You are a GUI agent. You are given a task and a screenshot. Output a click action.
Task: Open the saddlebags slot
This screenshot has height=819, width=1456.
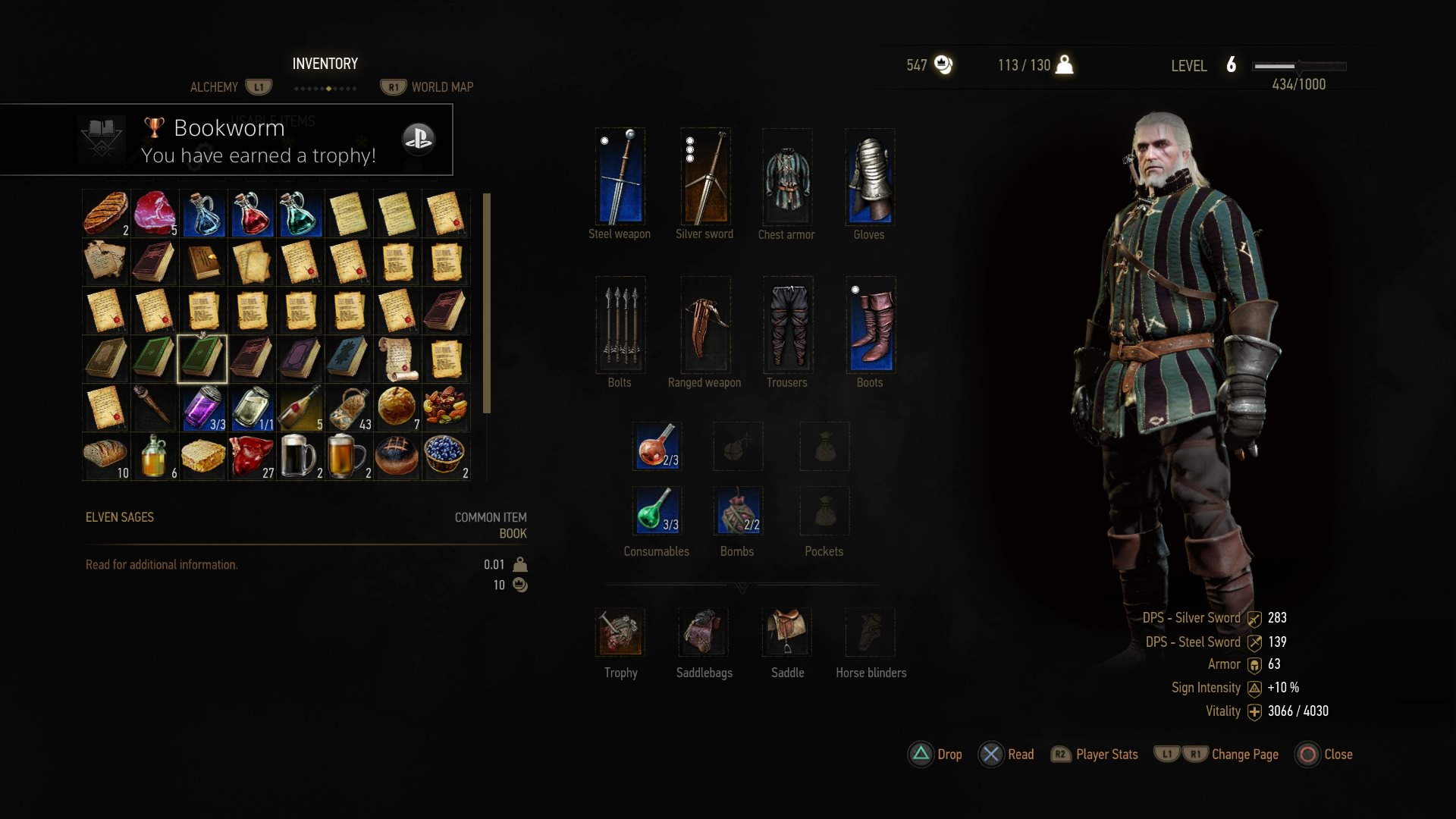pos(704,632)
